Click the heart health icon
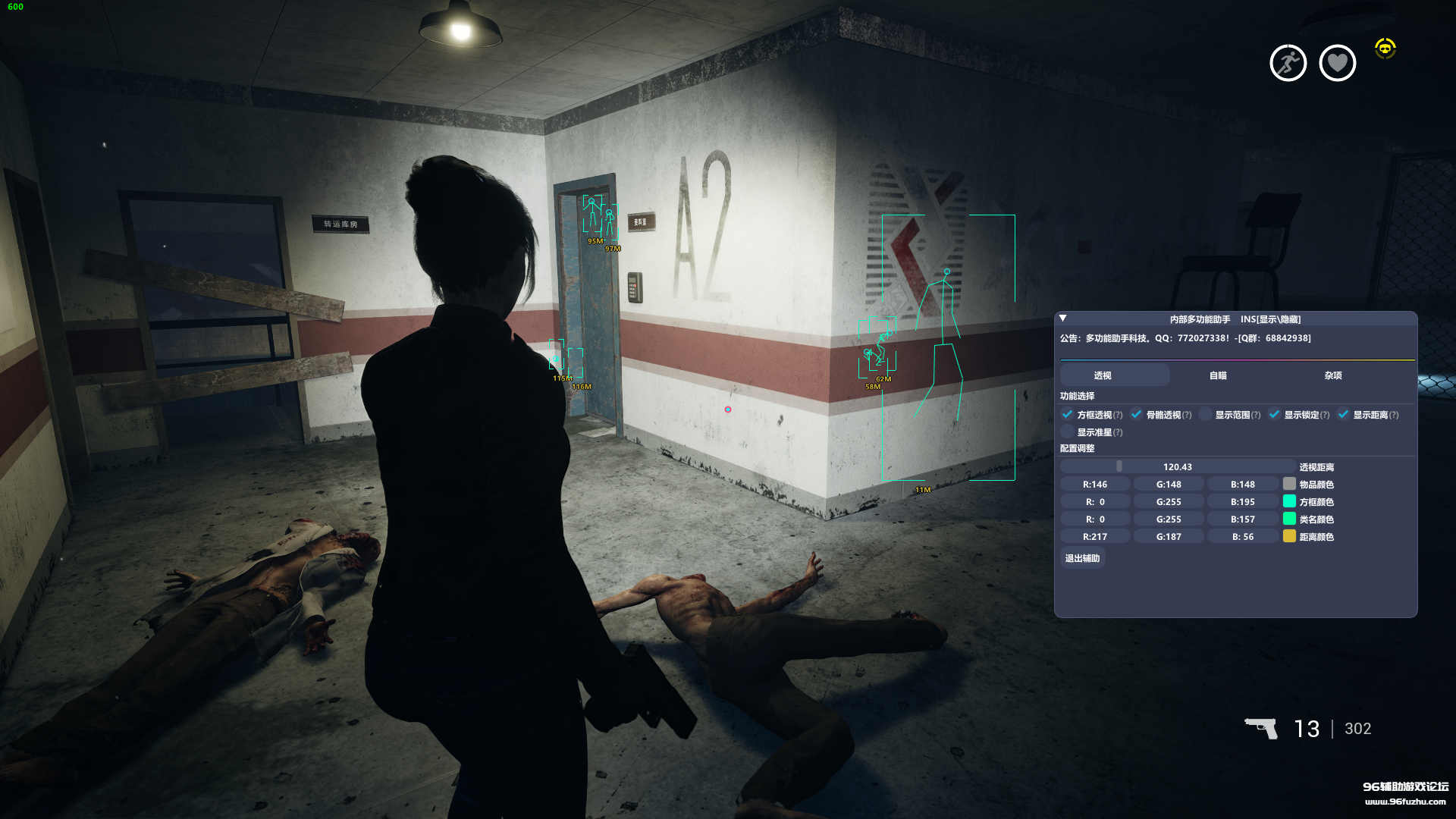 pyautogui.click(x=1338, y=63)
